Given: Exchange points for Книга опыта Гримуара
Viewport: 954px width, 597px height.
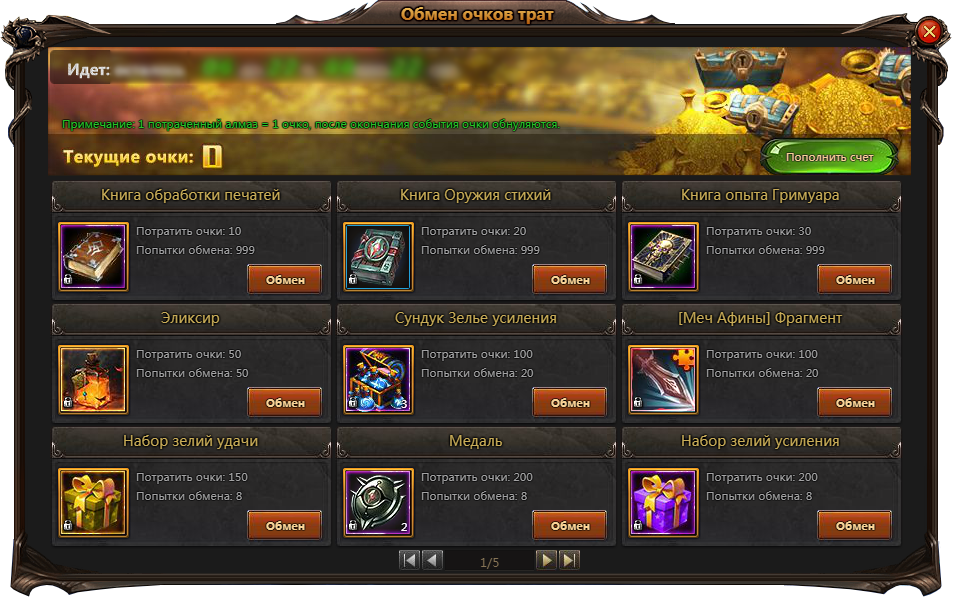Looking at the screenshot, I should [854, 279].
